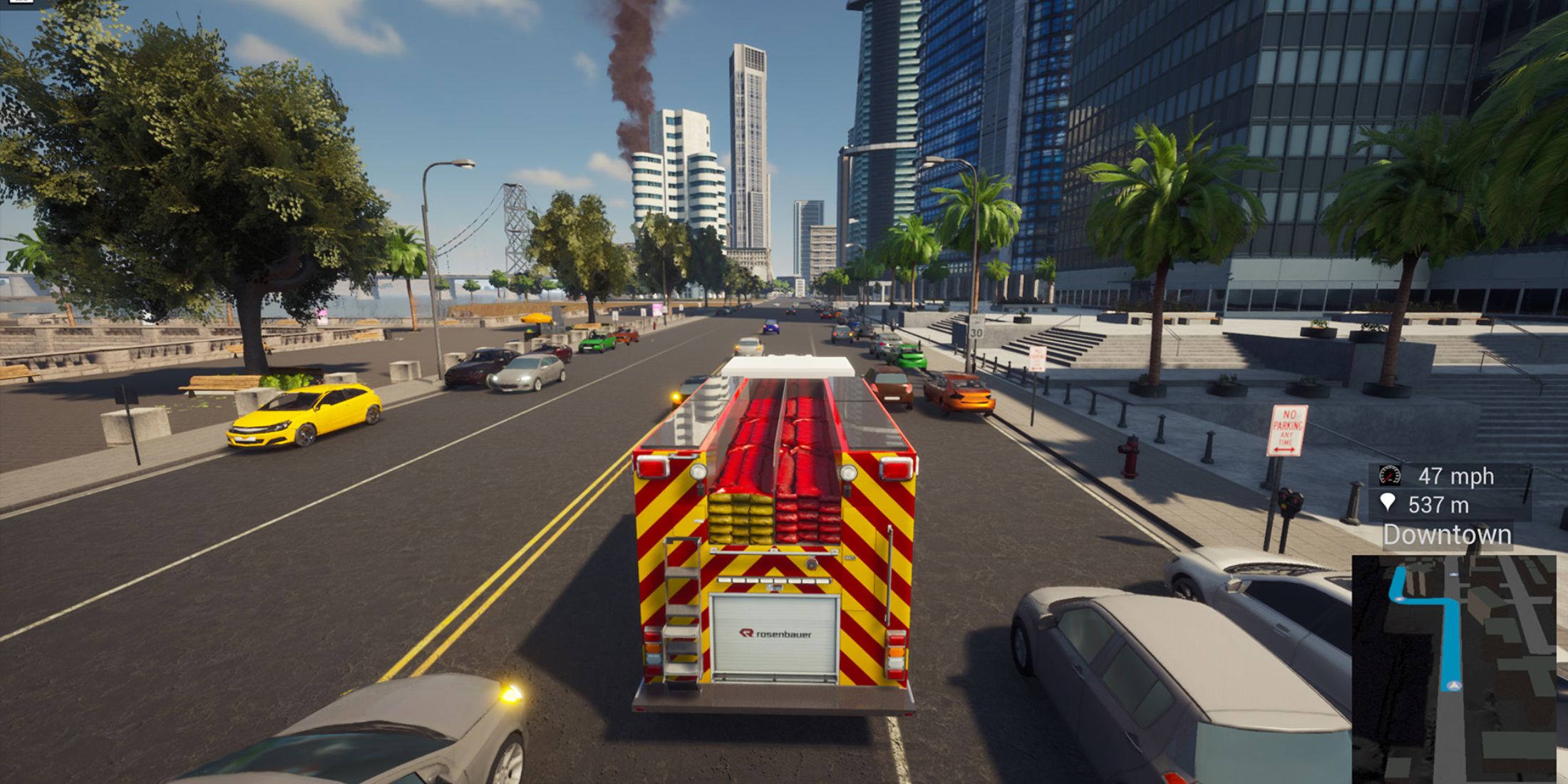Click the waypoint dot at the minimap route corner
This screenshot has height=784, width=1568.
1399,597
